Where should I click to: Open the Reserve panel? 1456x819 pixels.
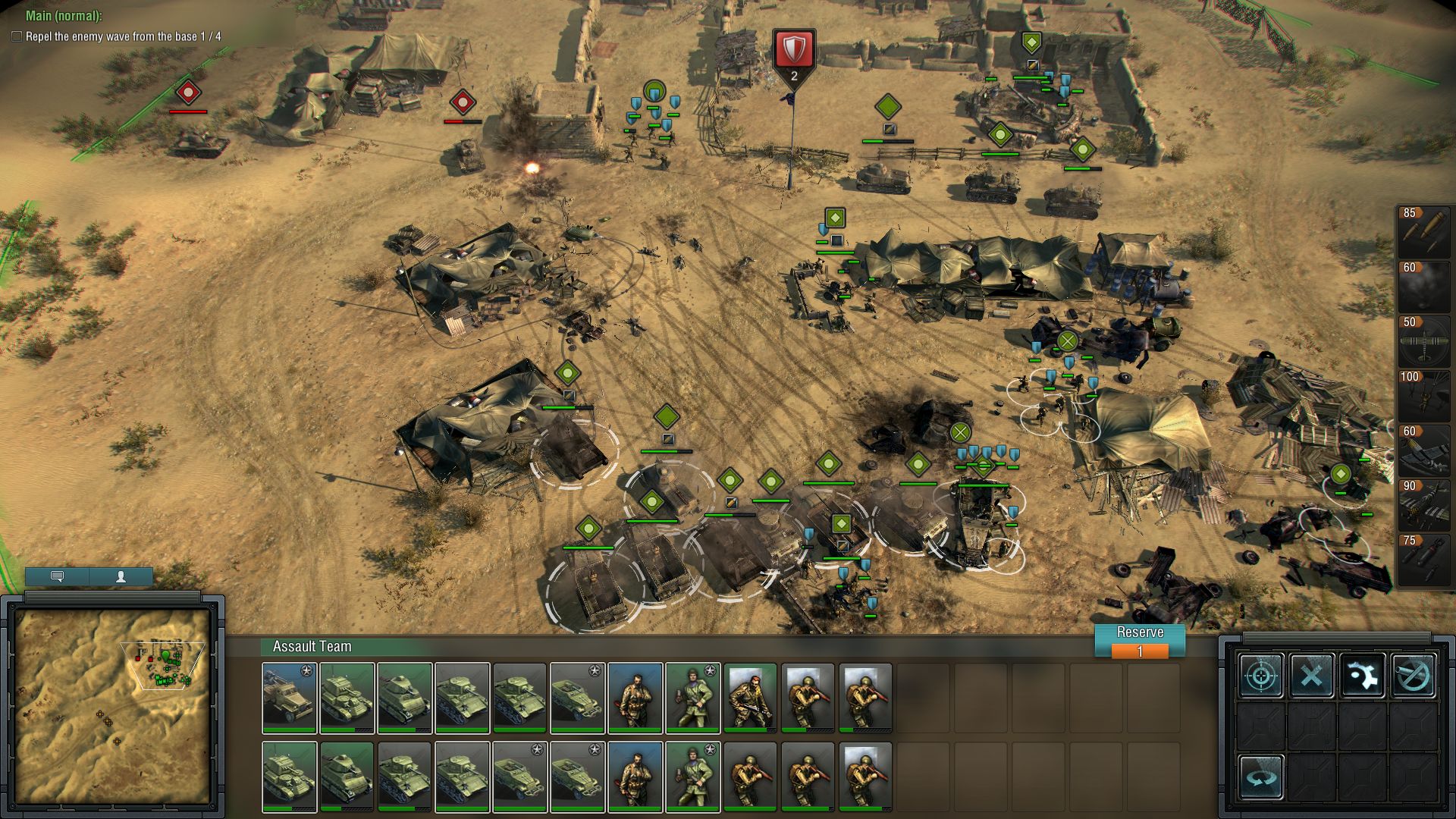tap(1139, 641)
